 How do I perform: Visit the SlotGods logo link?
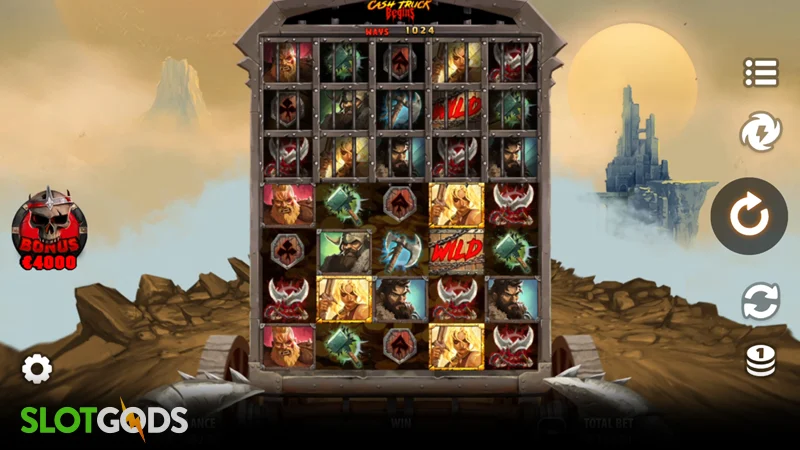pyautogui.click(x=104, y=420)
